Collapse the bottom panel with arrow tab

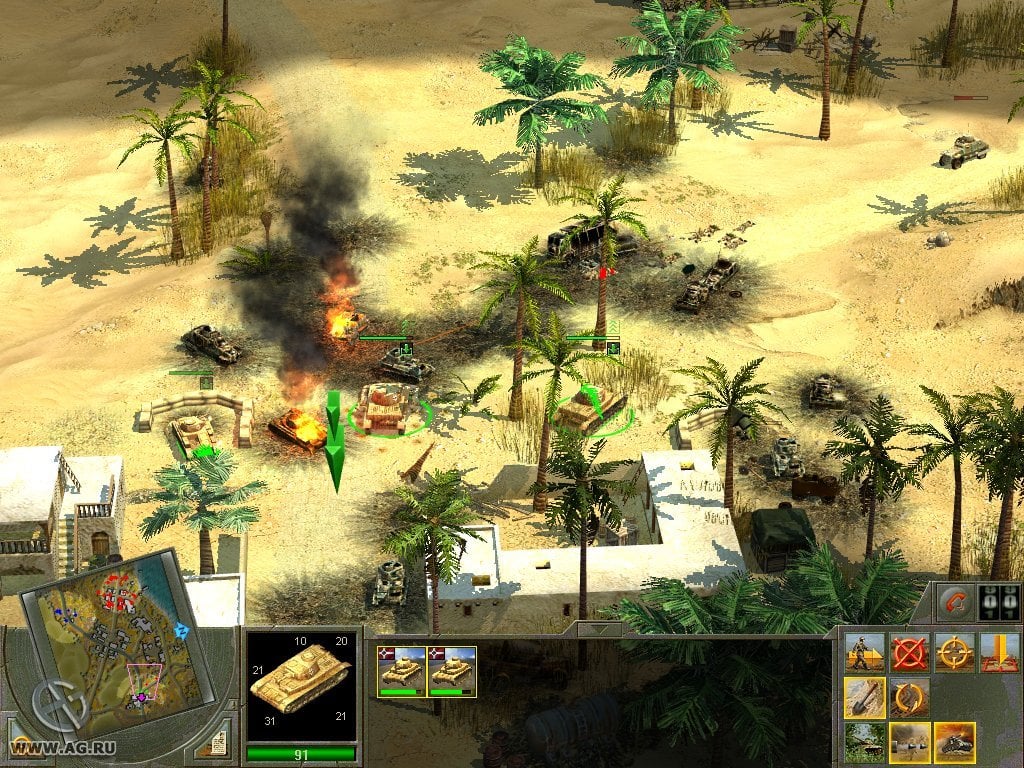(598, 630)
